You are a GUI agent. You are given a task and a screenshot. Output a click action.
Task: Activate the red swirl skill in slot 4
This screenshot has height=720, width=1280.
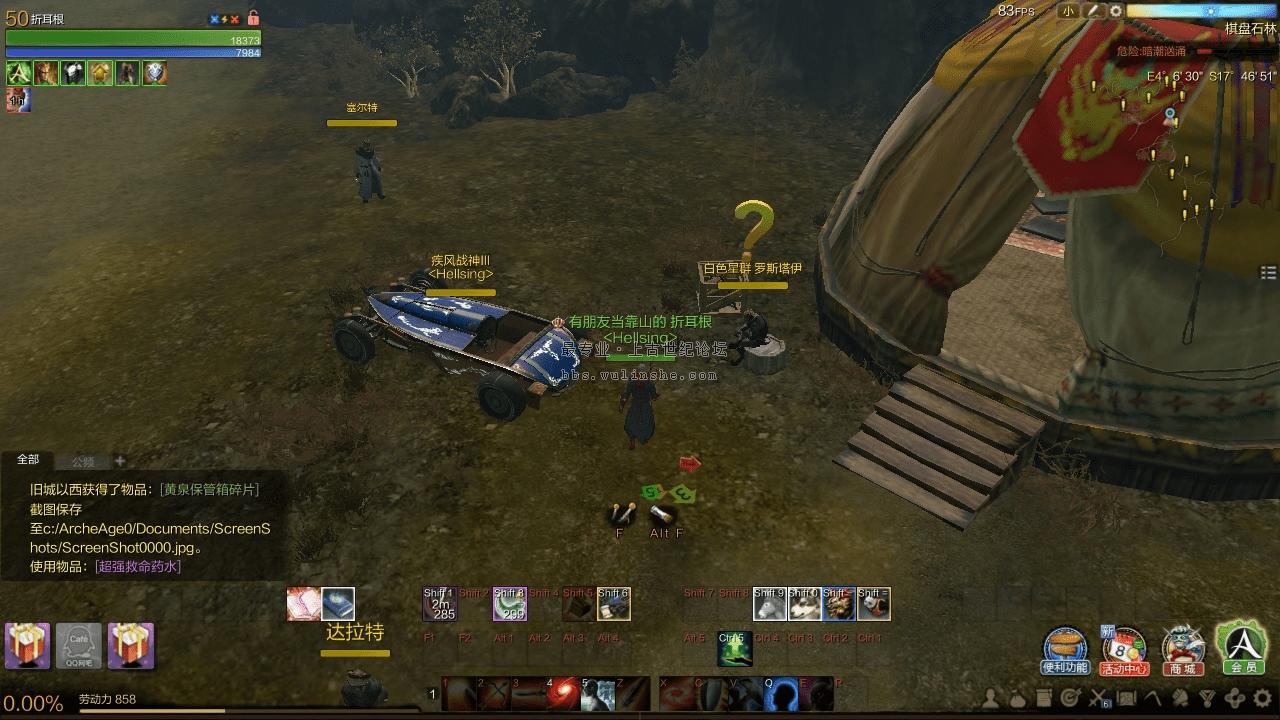(x=564, y=693)
